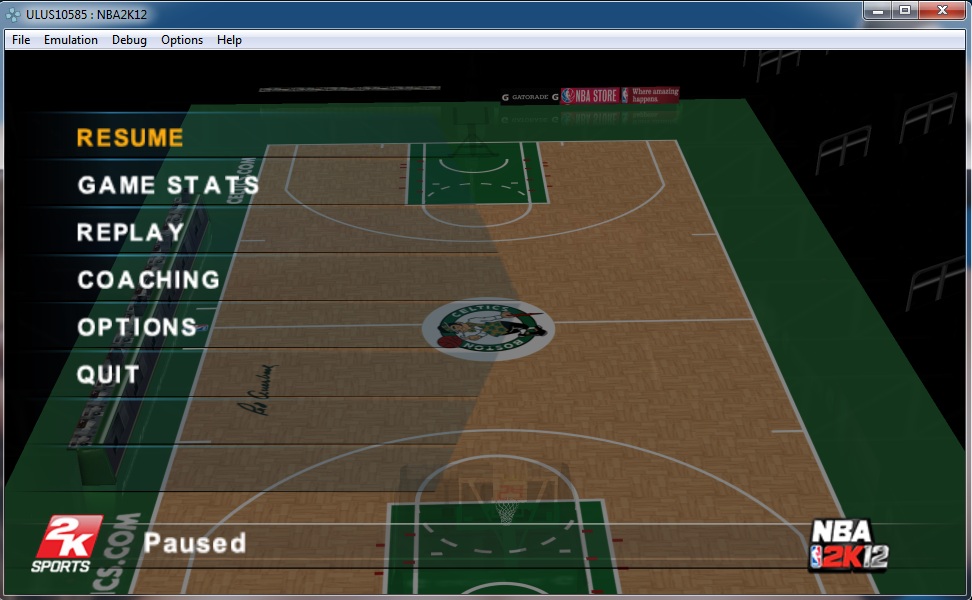The width and height of the screenshot is (972, 600).
Task: Choose Options in the pause menu
Action: click(137, 327)
